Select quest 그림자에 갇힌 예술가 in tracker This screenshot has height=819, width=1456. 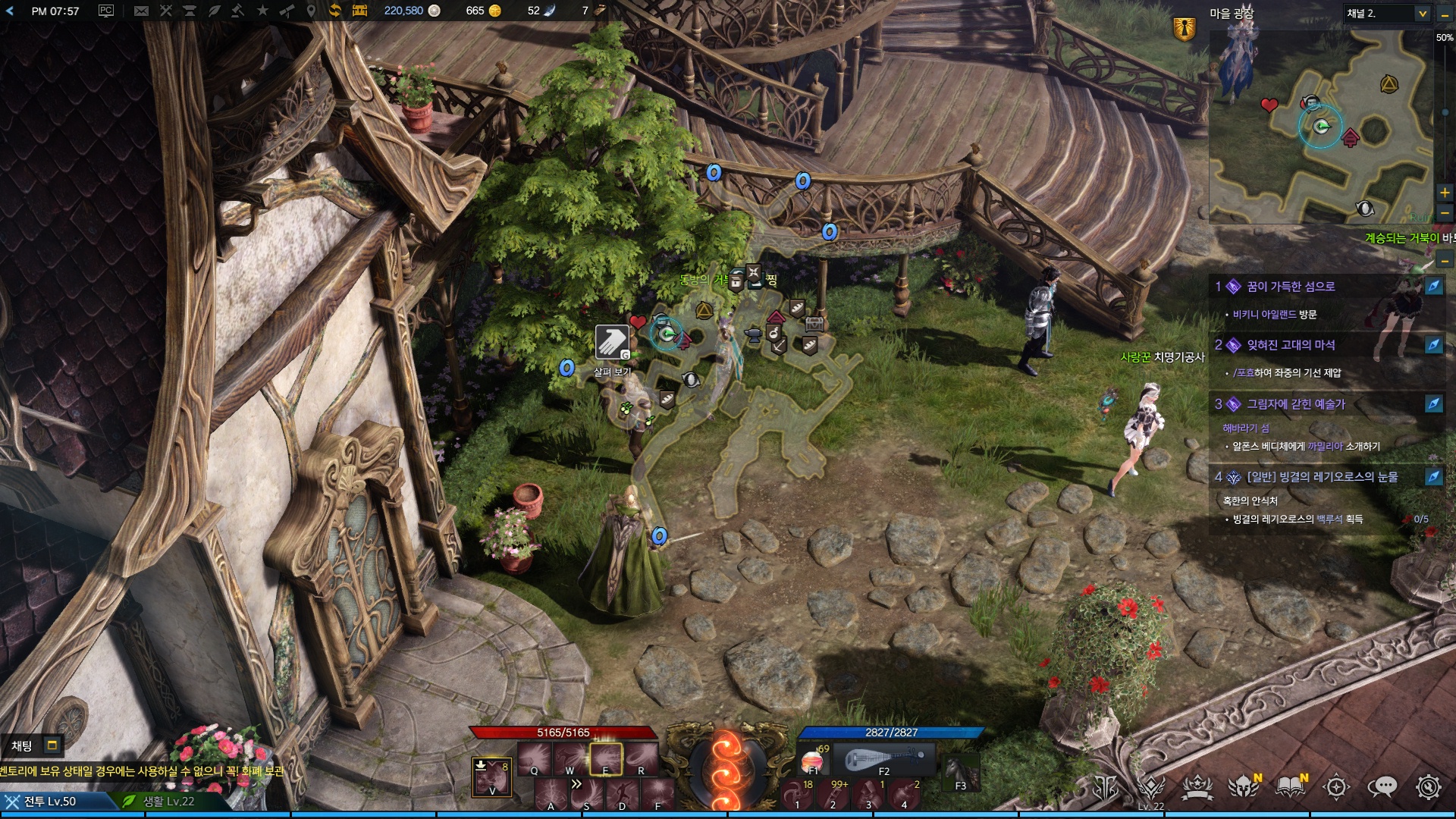tap(1295, 404)
